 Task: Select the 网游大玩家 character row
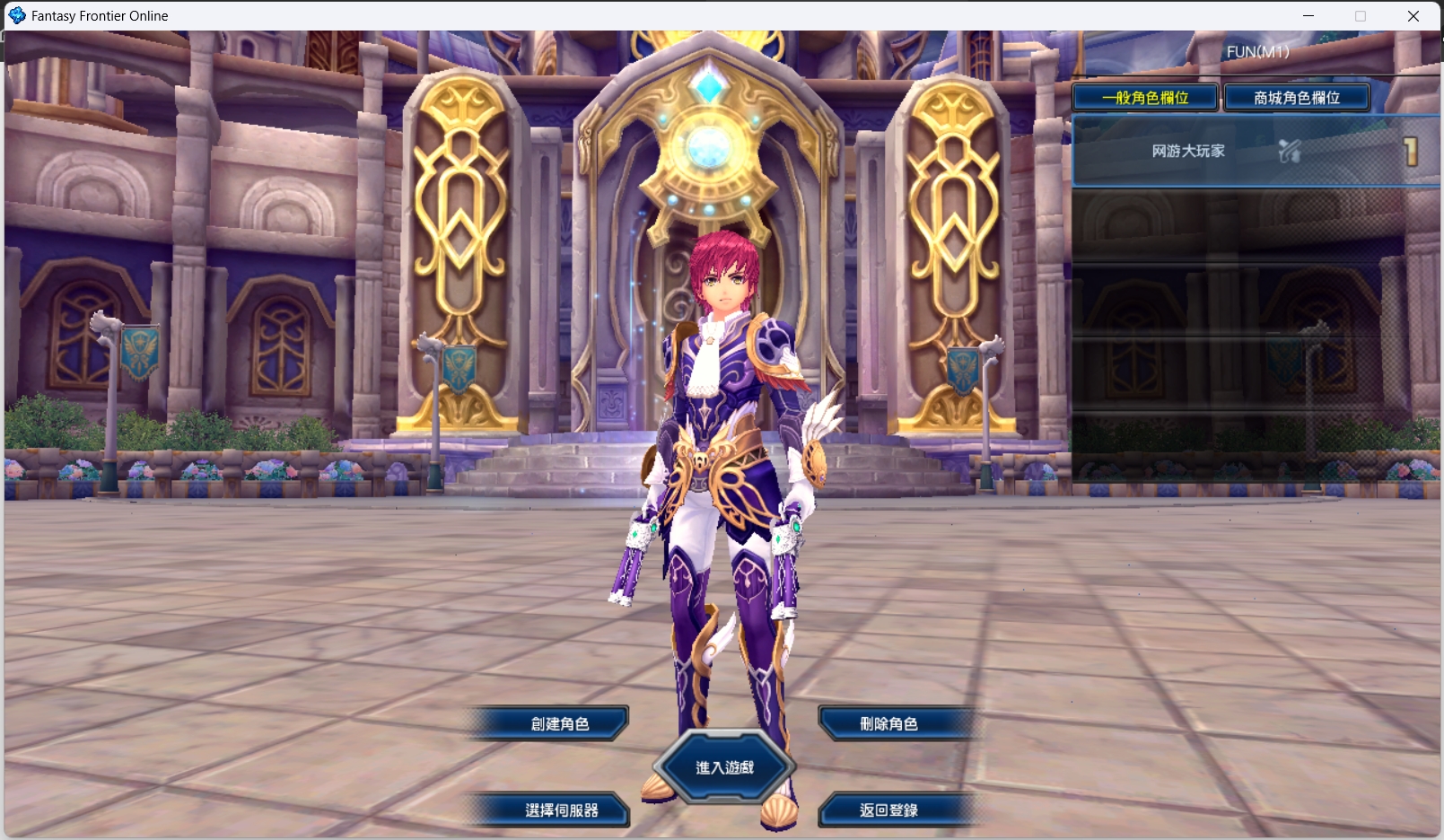[1255, 151]
